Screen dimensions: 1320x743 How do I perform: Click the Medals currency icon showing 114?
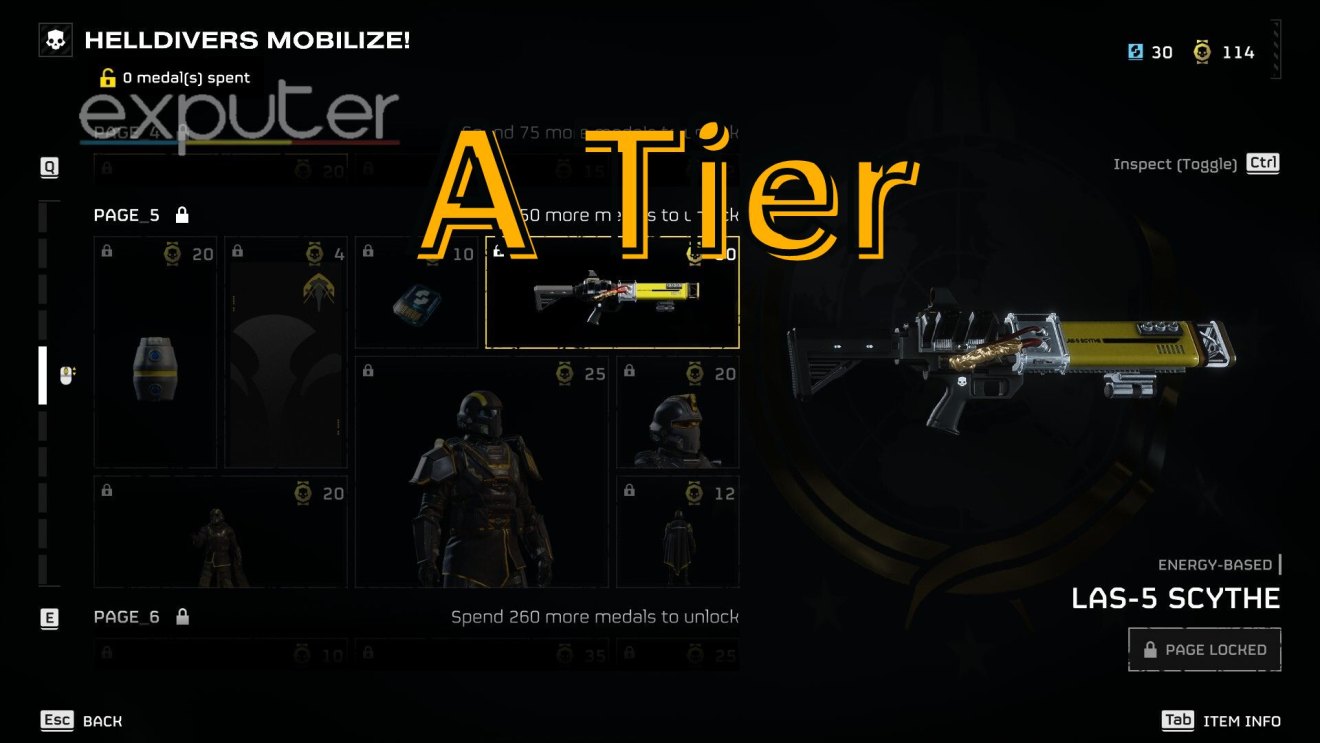1202,51
